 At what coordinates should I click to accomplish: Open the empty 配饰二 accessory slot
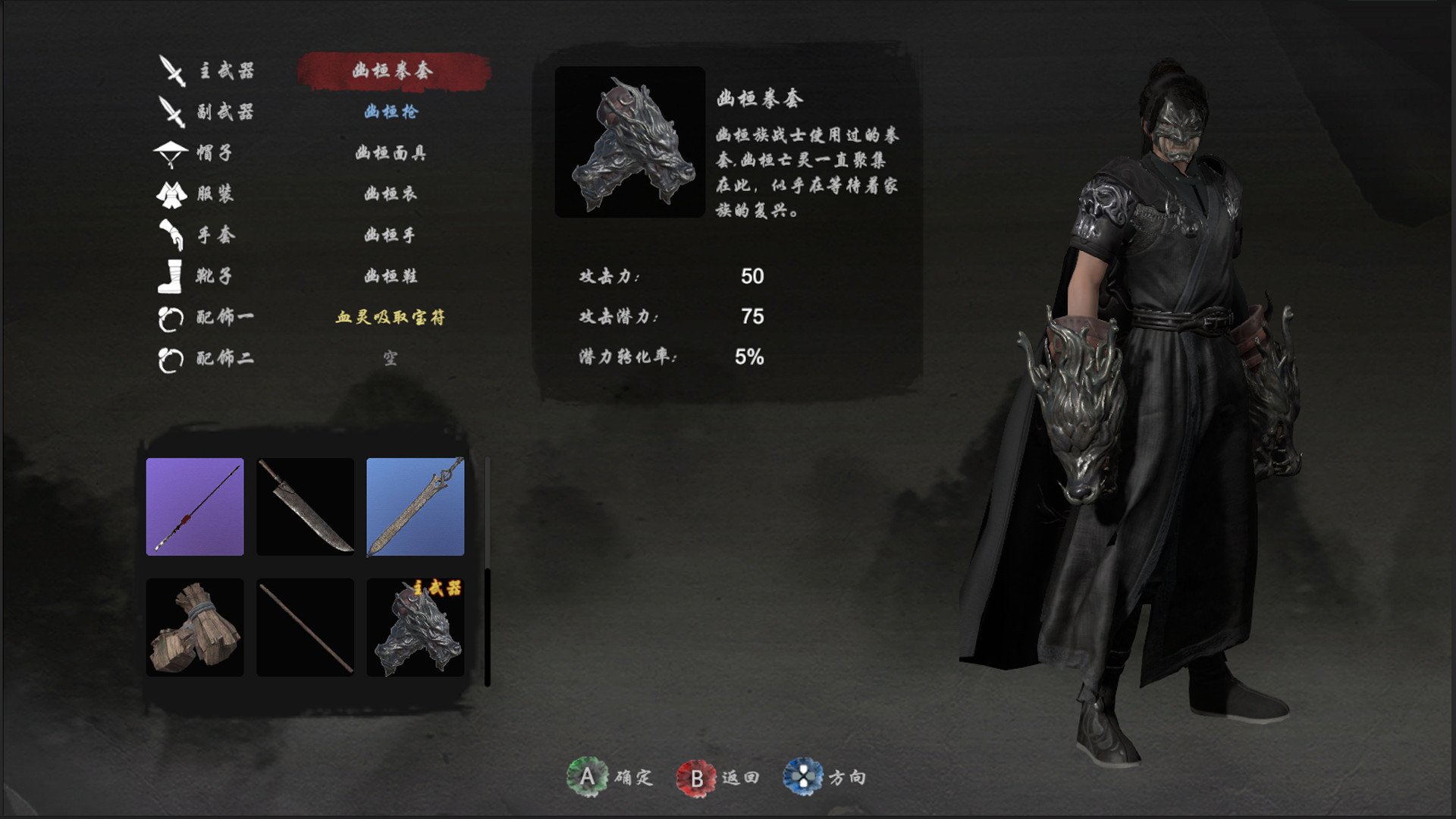pyautogui.click(x=391, y=358)
